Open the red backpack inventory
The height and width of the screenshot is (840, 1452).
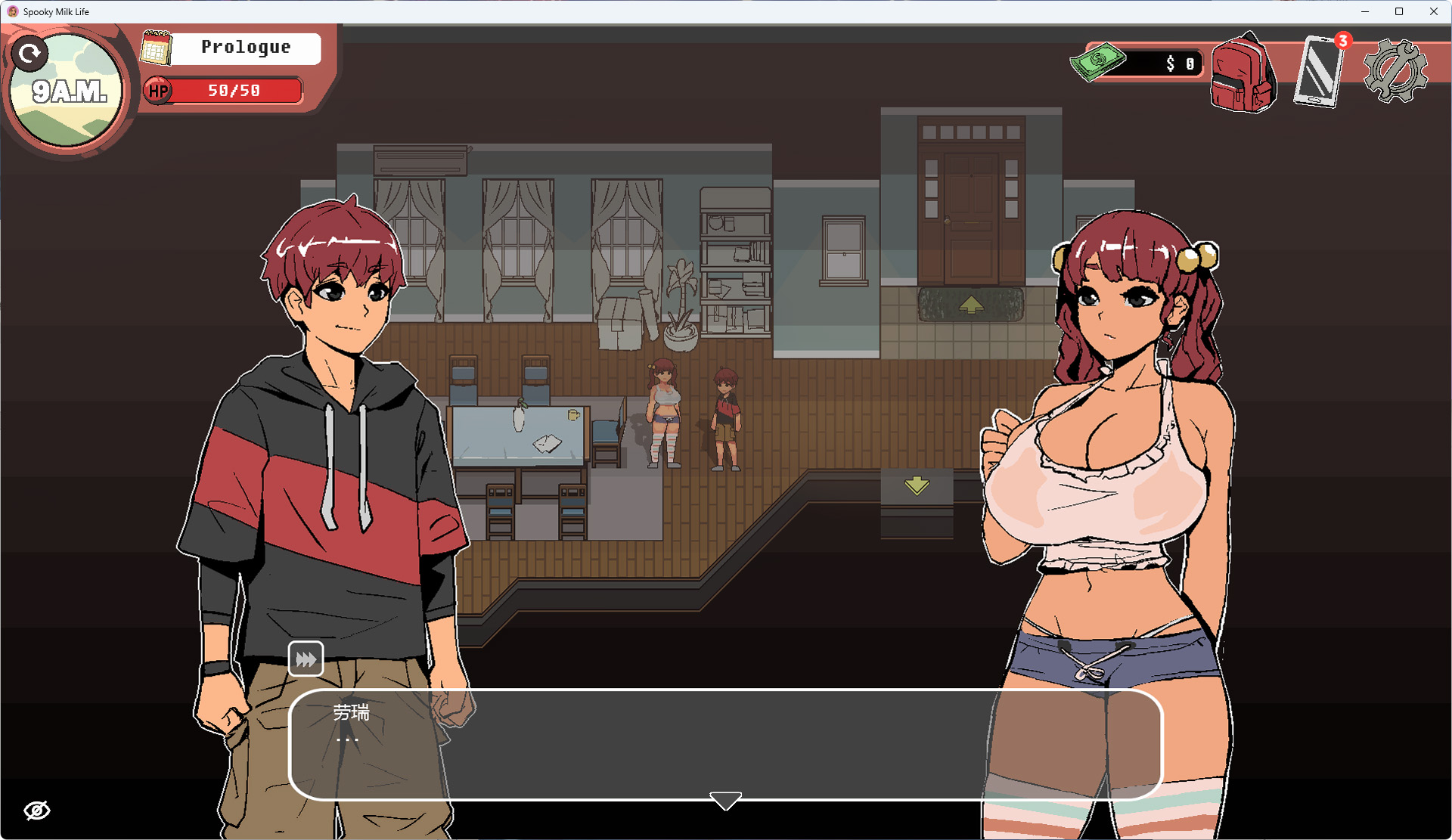pos(1243,75)
